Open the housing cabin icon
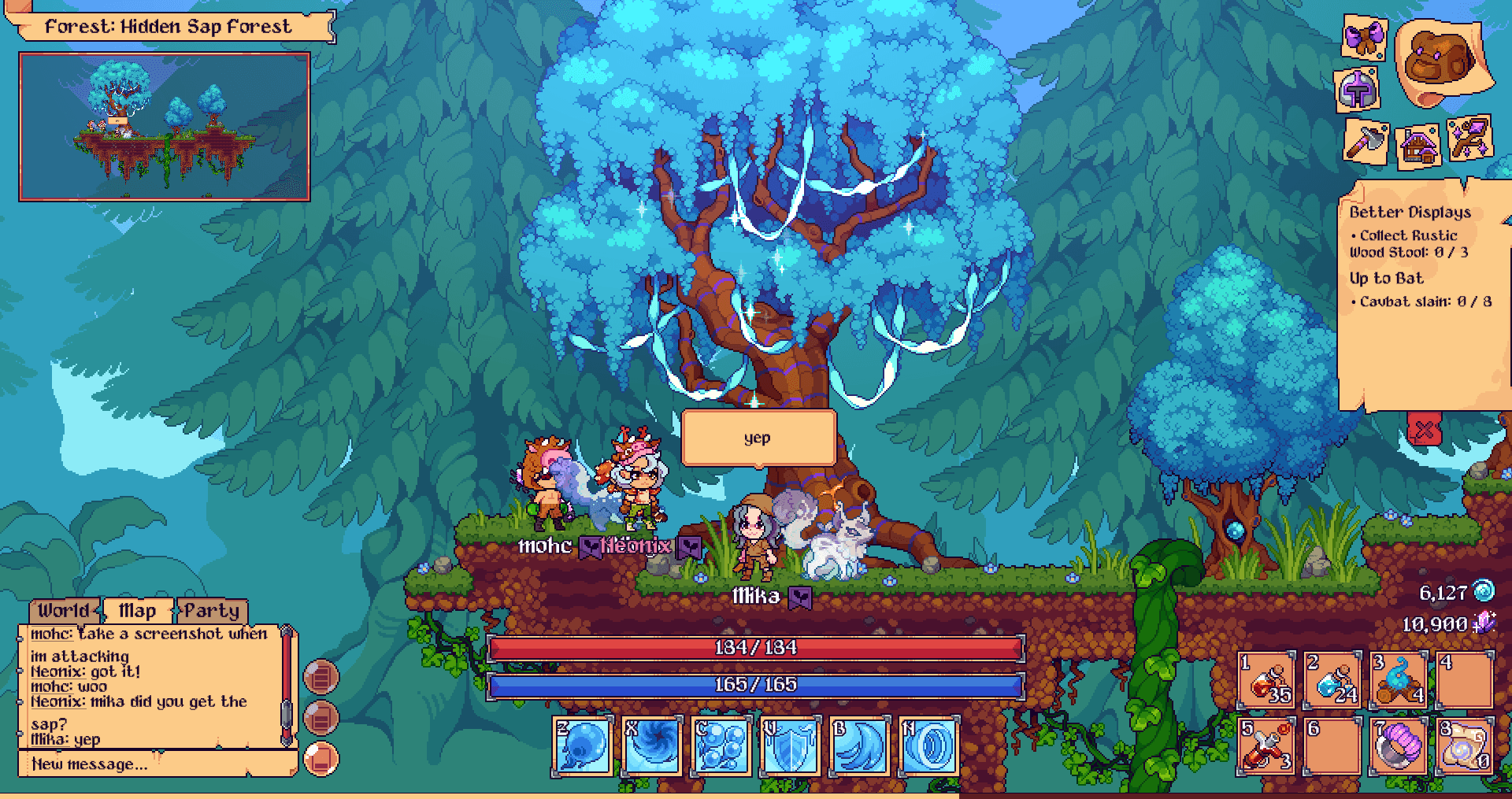The image size is (1512, 799). tap(1416, 146)
